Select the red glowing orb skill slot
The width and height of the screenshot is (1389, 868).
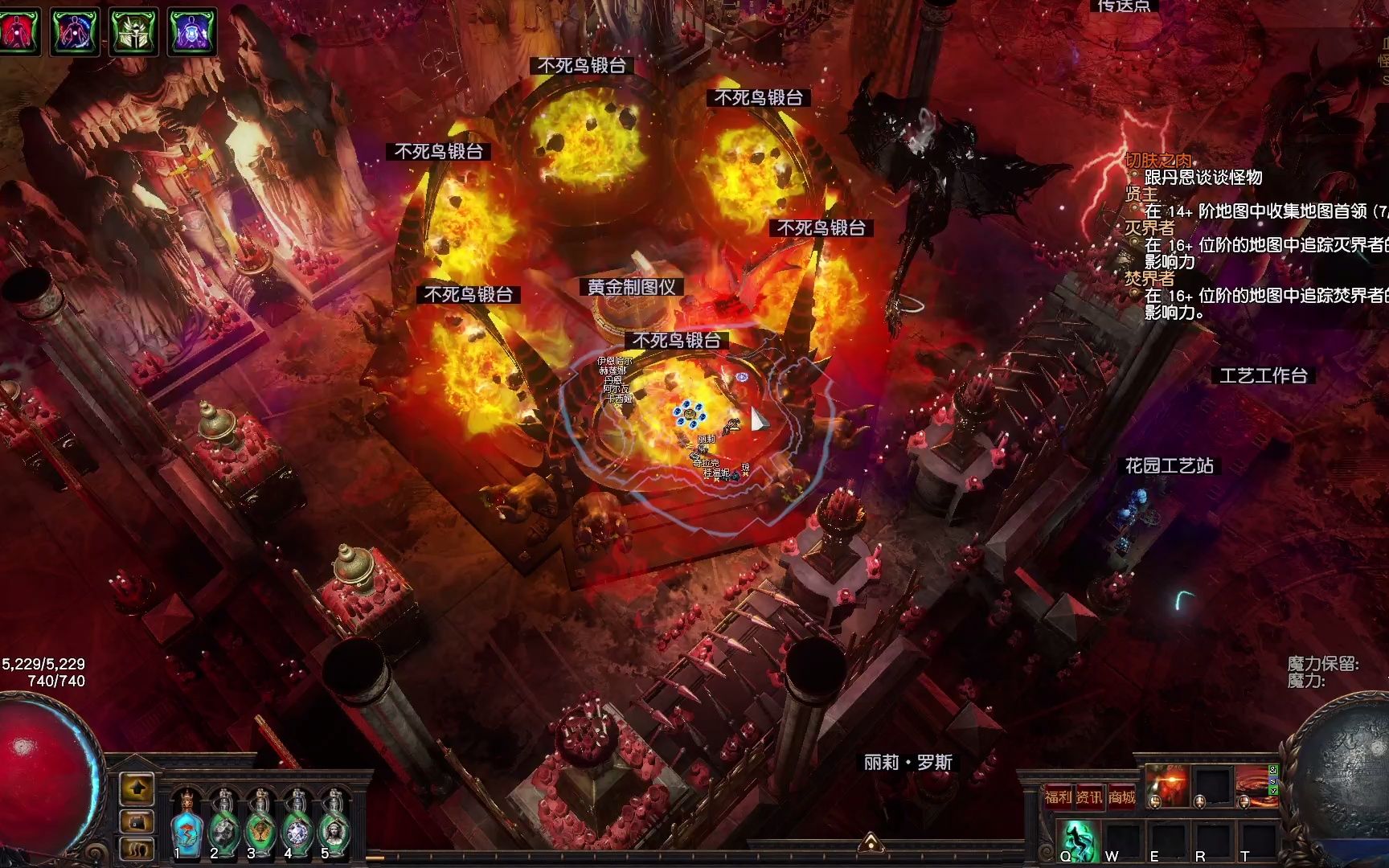point(1167,784)
